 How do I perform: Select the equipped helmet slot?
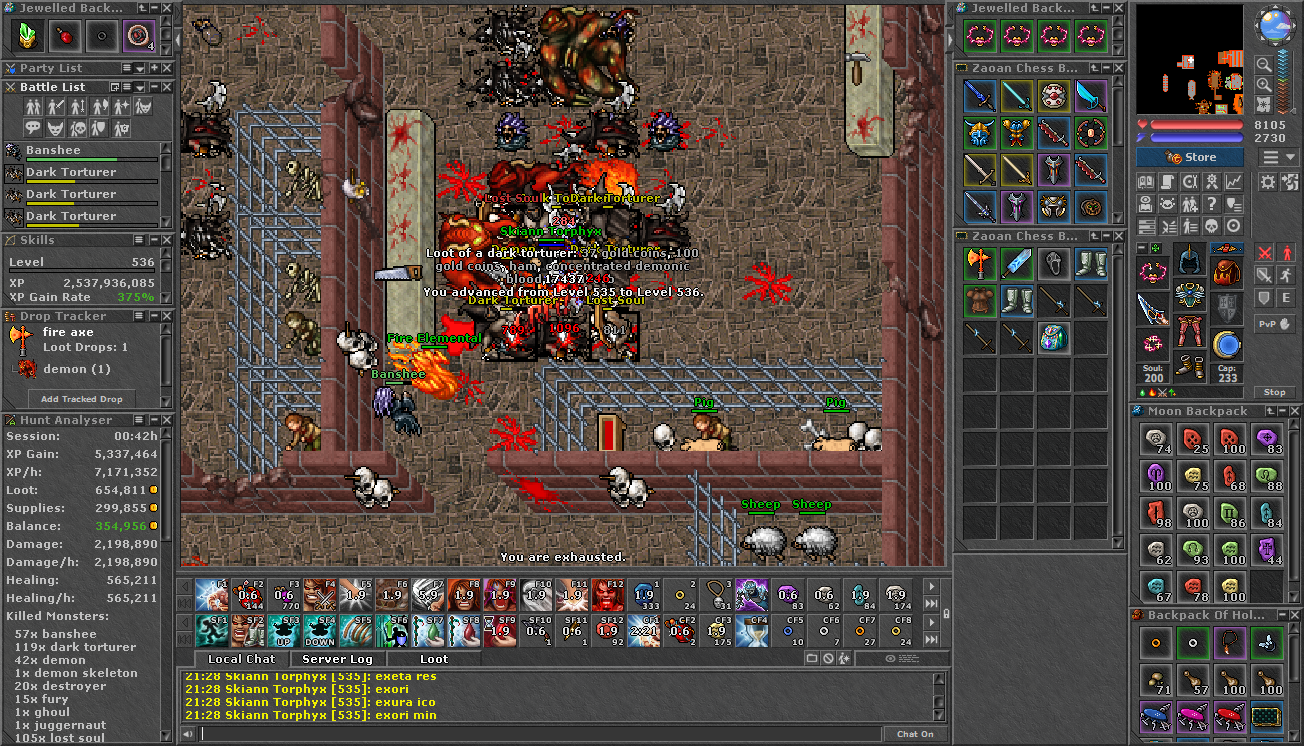(1190, 259)
